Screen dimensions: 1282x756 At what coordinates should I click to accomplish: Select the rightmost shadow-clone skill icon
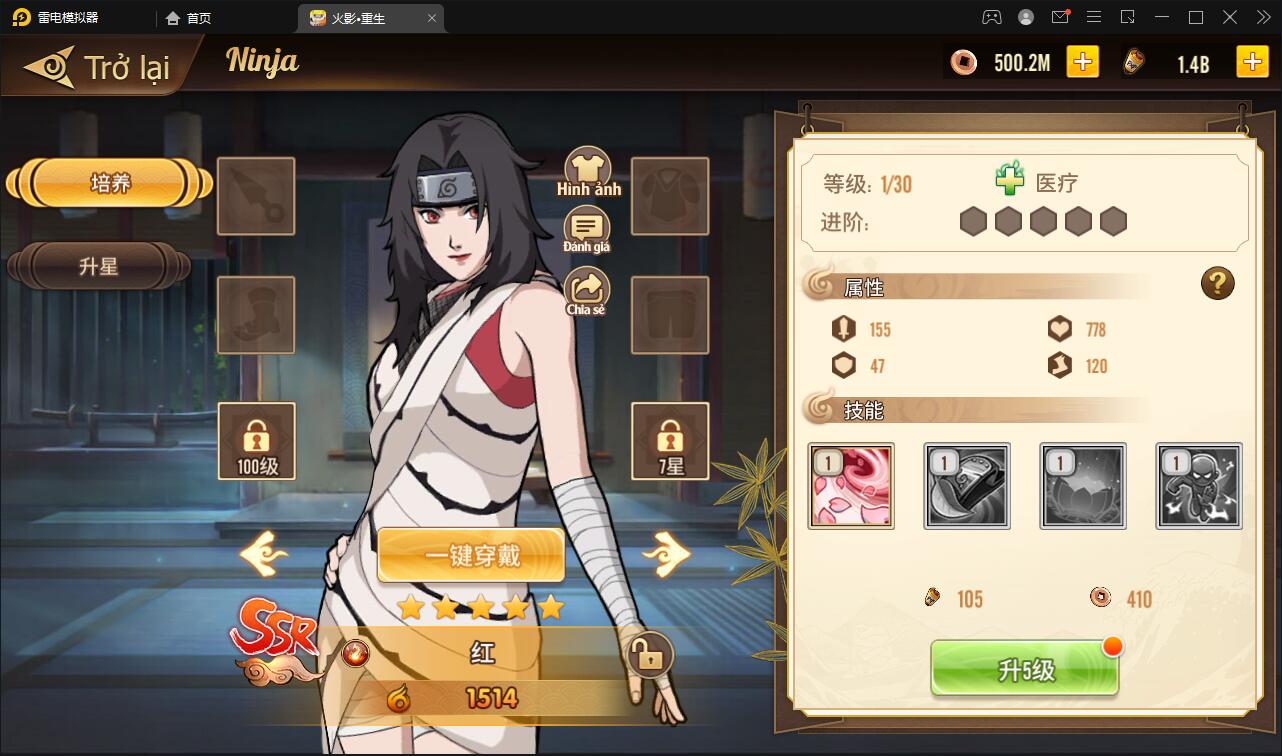(1199, 486)
